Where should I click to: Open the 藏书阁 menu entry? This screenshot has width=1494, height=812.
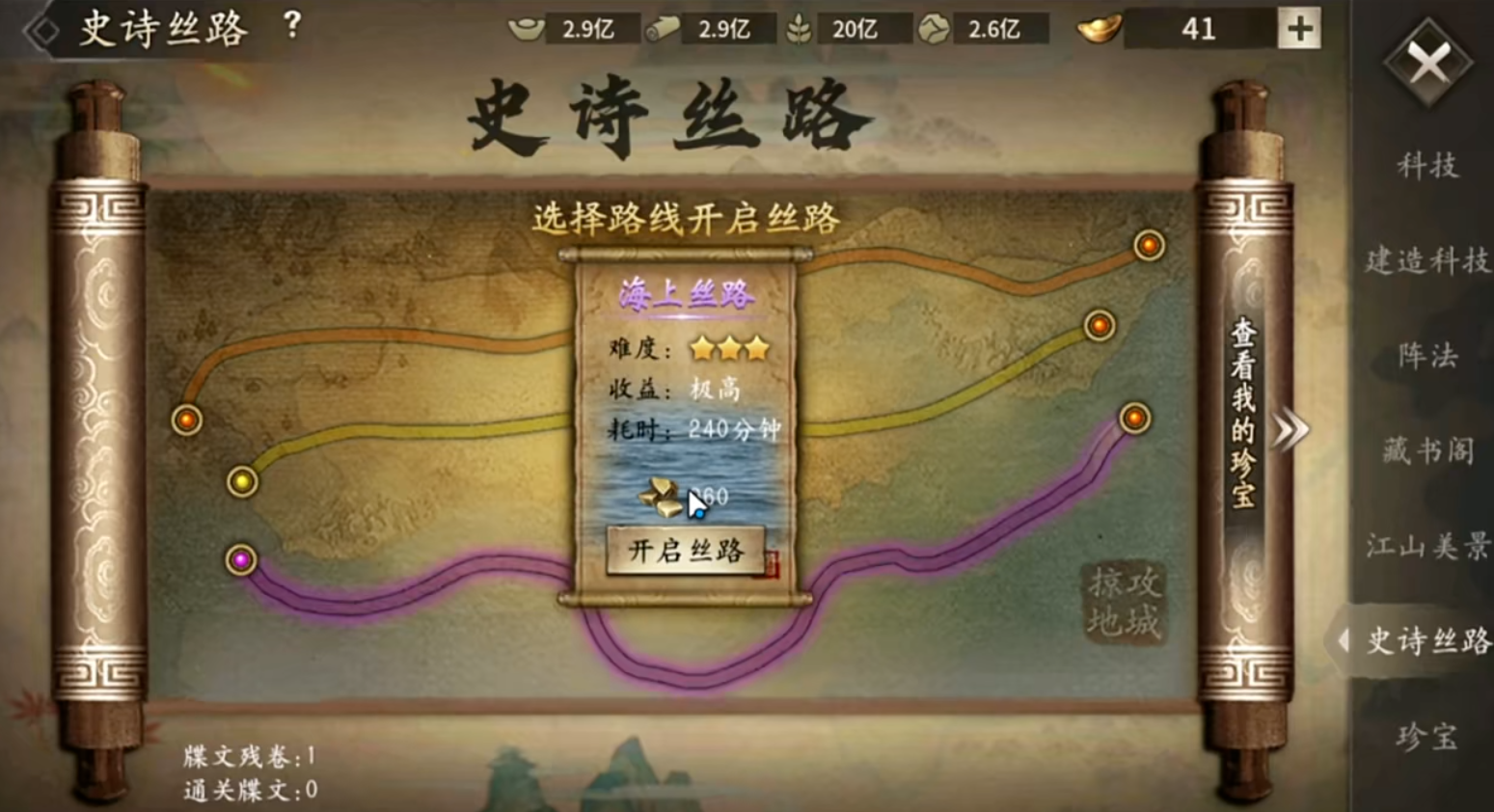point(1426,453)
